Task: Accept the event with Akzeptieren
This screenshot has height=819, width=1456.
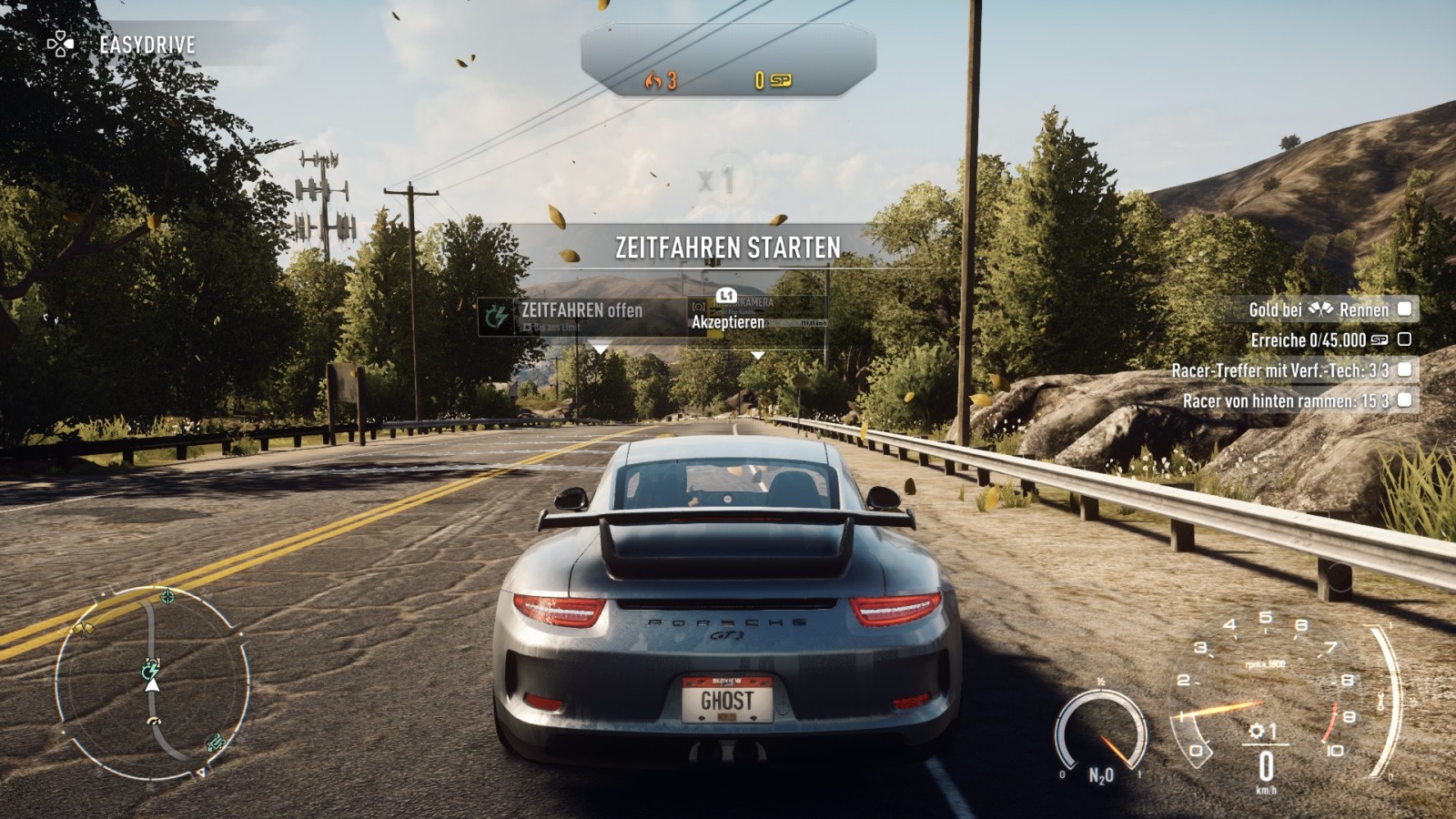Action: coord(728,321)
